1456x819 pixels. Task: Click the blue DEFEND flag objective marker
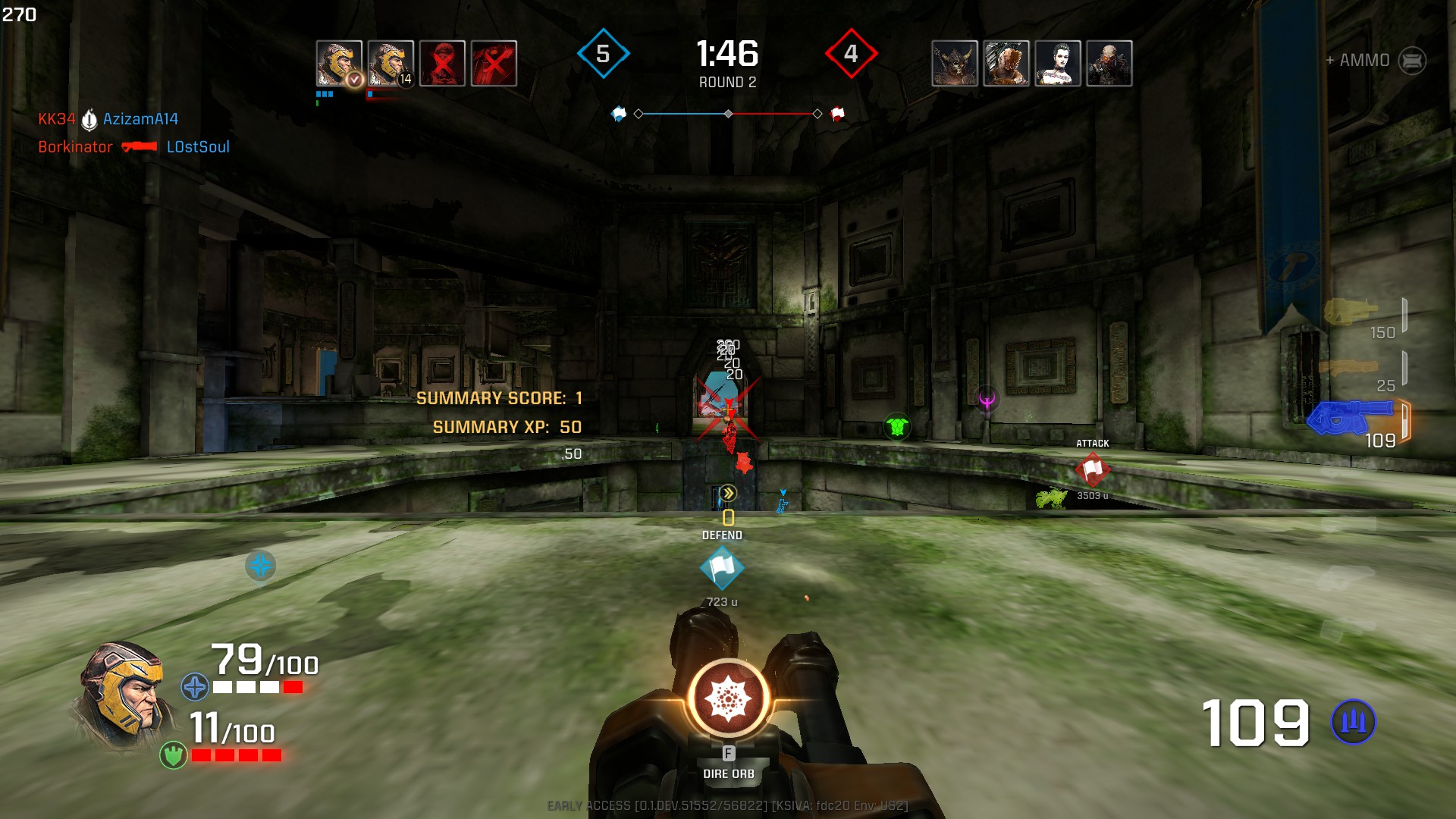click(721, 568)
